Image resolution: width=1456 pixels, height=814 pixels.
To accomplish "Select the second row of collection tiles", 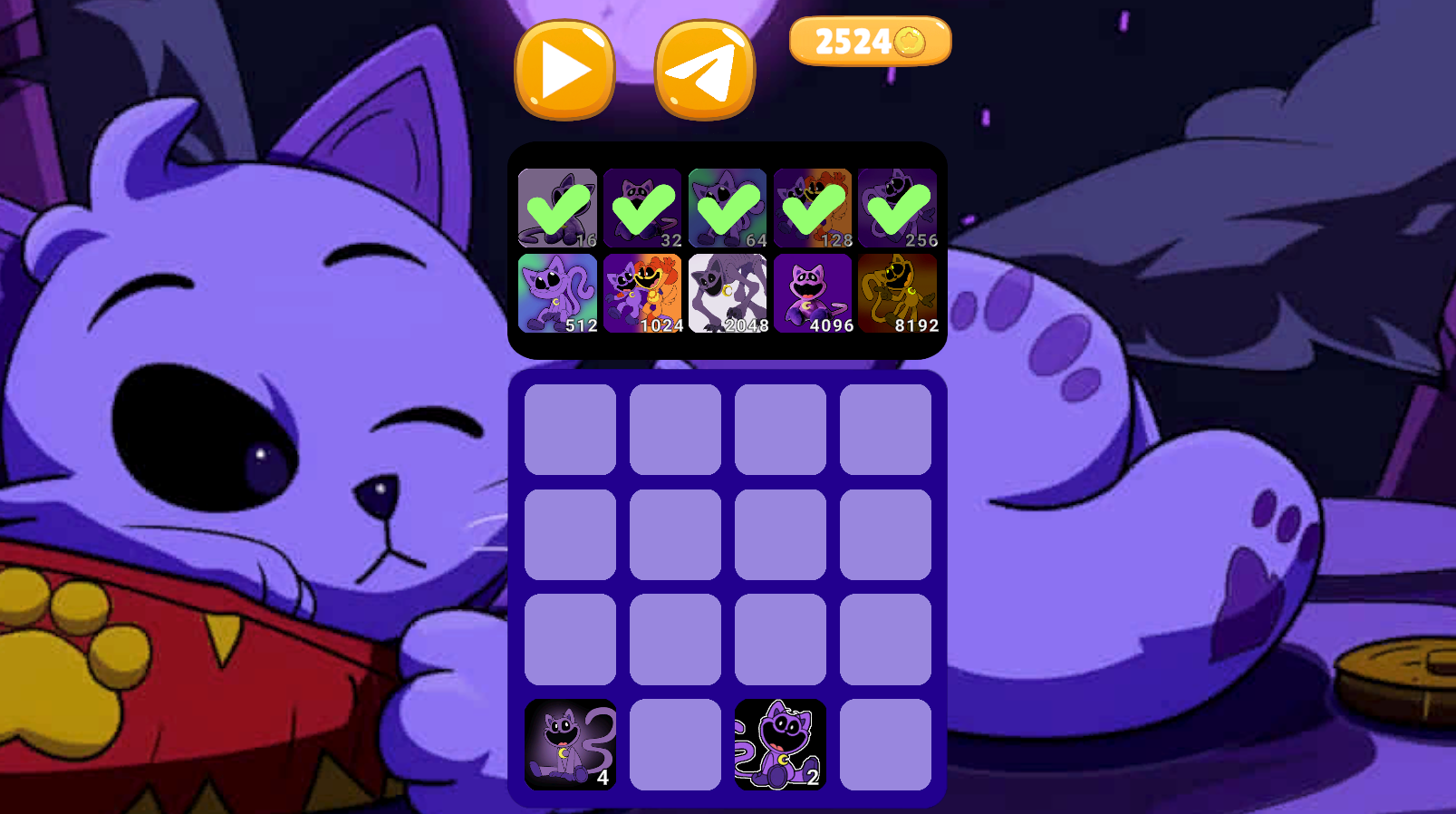I will point(728,292).
